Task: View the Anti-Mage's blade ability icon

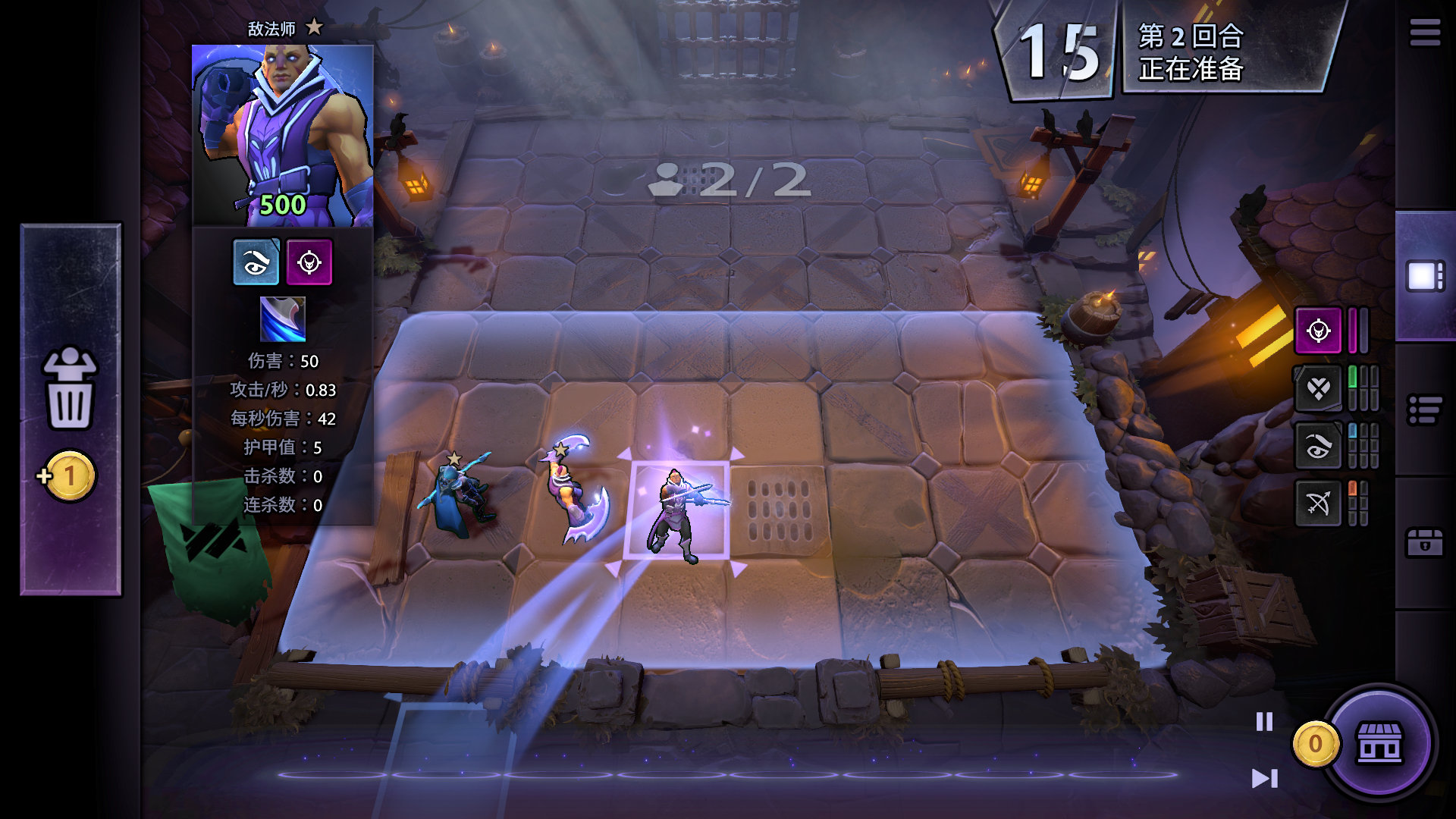Action: pos(283,319)
